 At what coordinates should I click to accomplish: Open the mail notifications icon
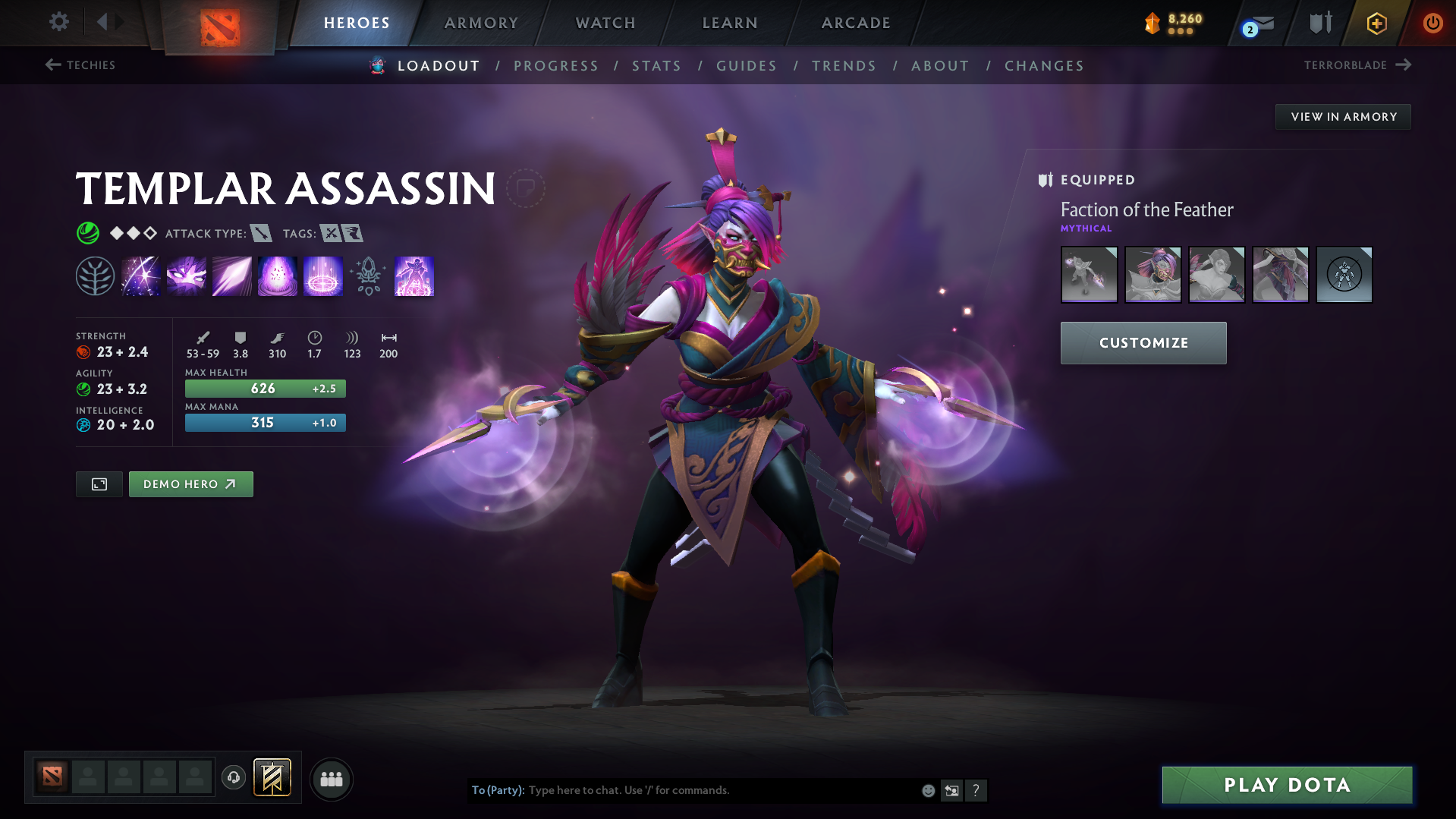[x=1260, y=24]
